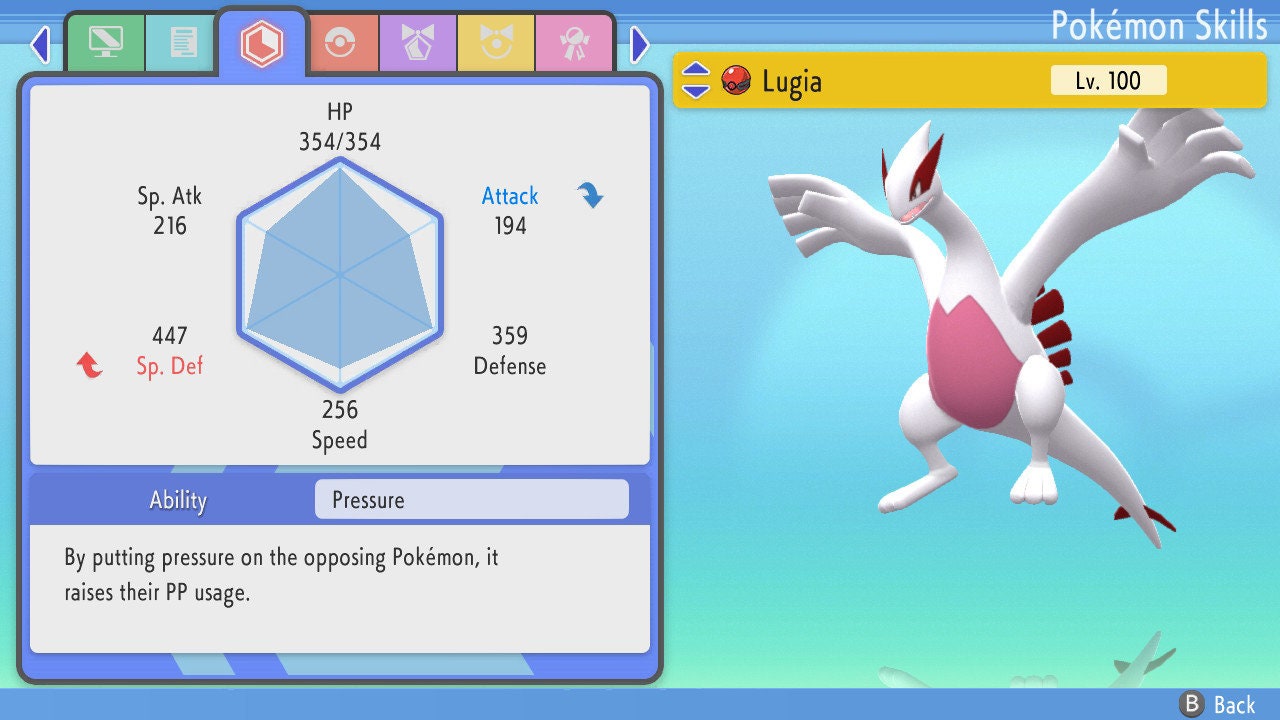This screenshot has height=720, width=1280.
Task: Select the Pressure ability field
Action: 471,500
